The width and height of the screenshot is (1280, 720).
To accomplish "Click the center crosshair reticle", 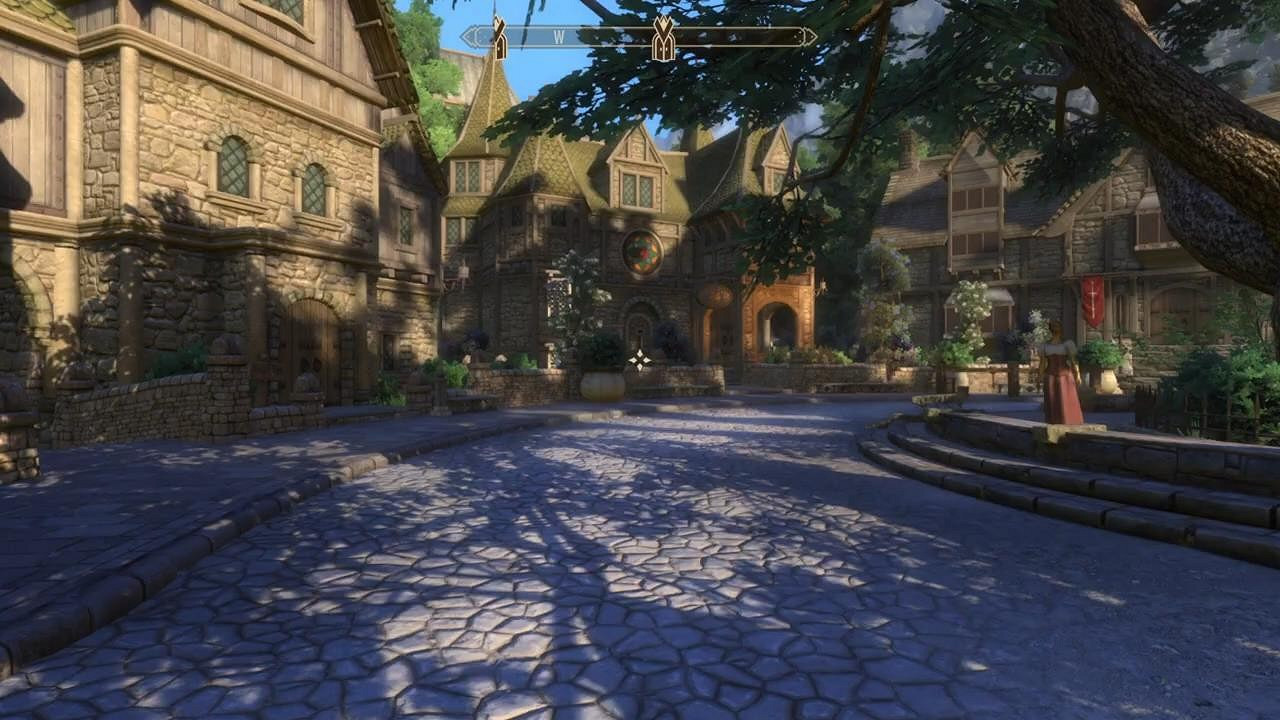I will [639, 360].
